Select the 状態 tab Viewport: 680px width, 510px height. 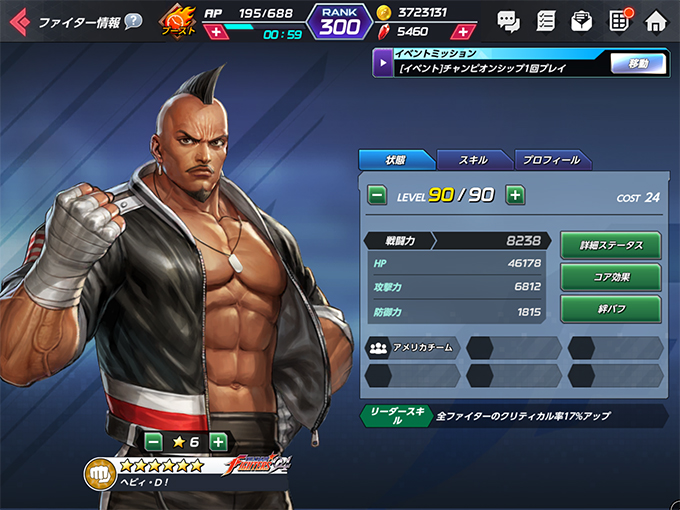(396, 160)
